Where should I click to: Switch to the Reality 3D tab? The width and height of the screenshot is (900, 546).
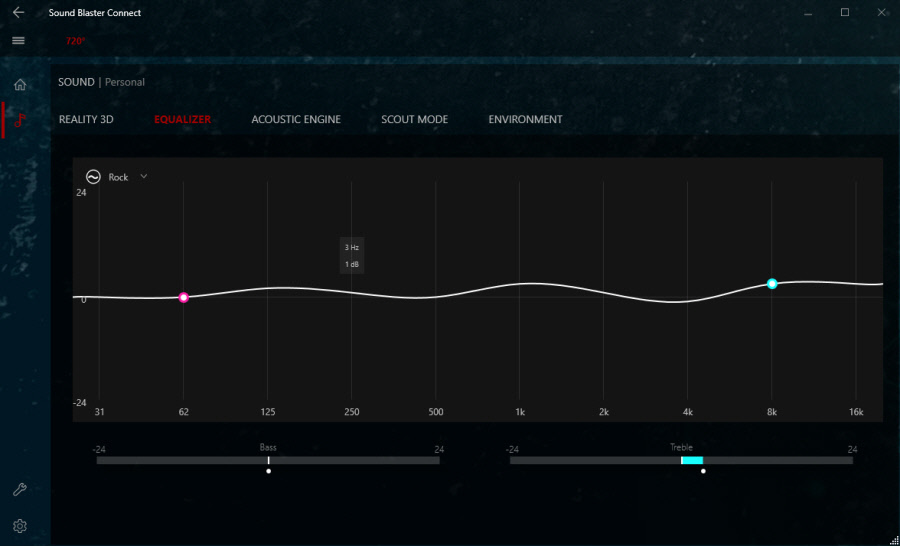click(x=86, y=120)
